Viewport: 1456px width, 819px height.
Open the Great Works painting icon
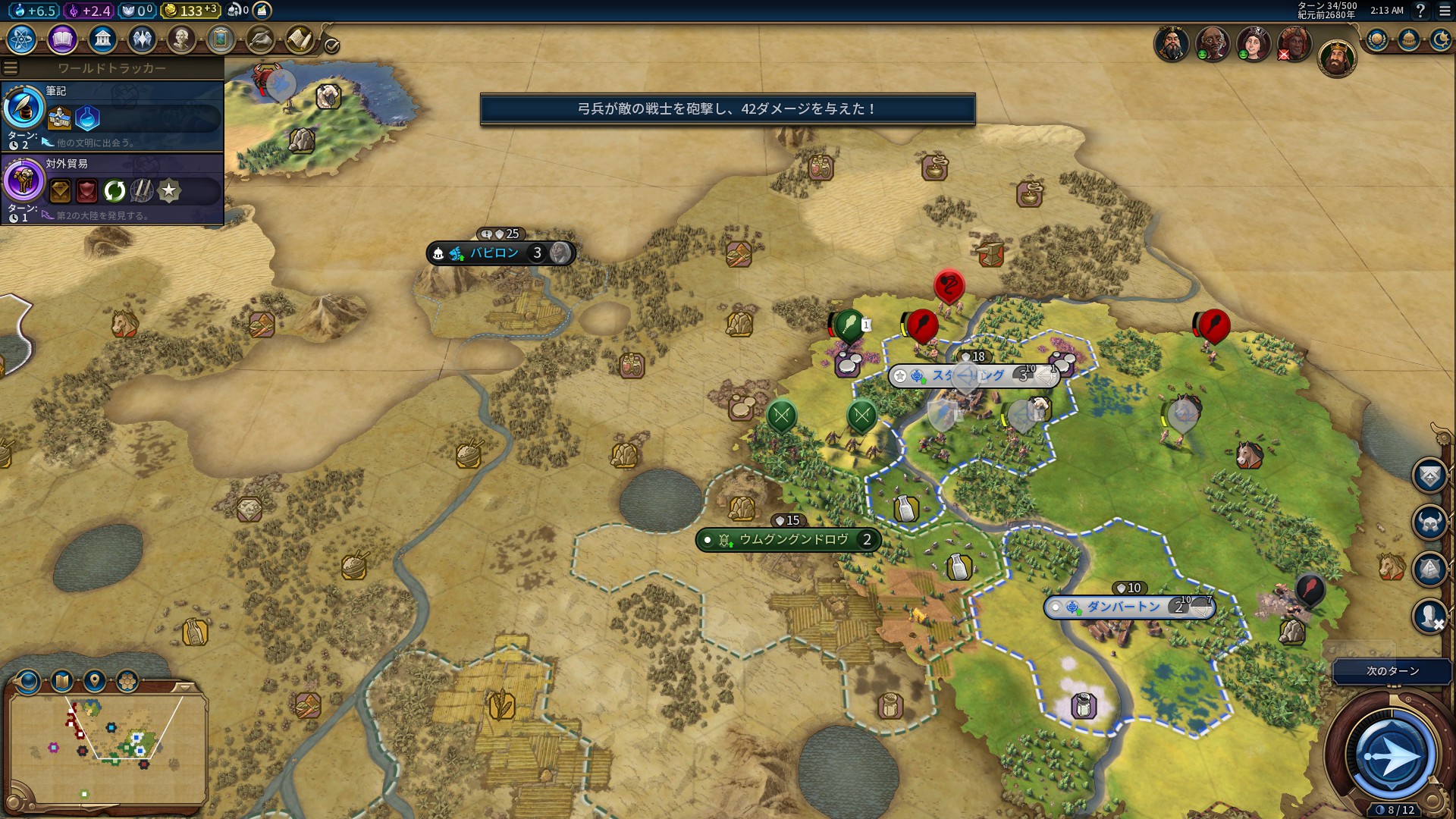pyautogui.click(x=221, y=39)
